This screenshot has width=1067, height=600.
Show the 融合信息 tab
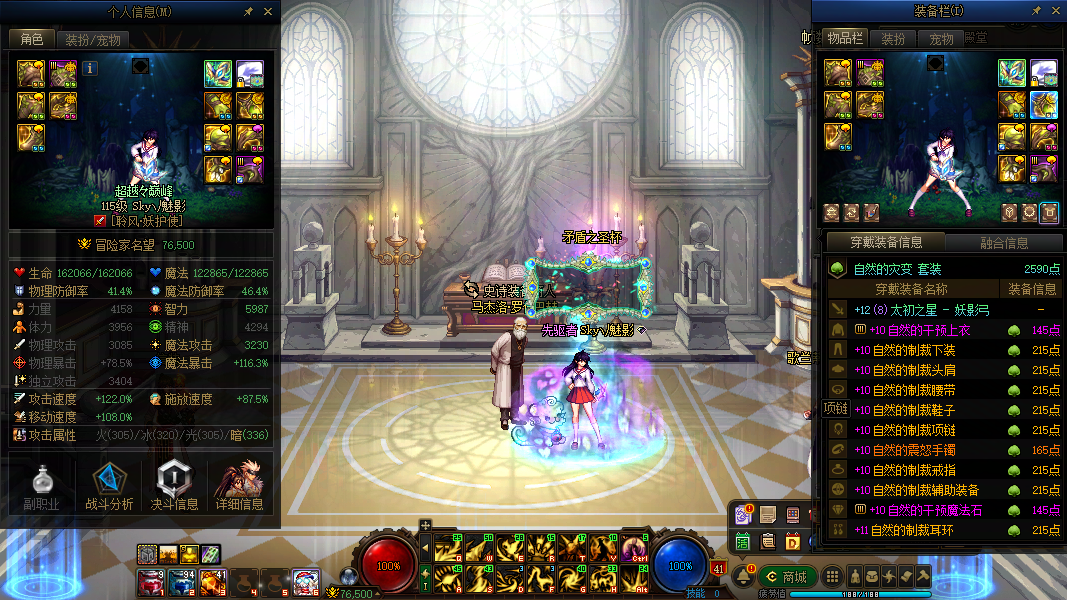click(1003, 243)
